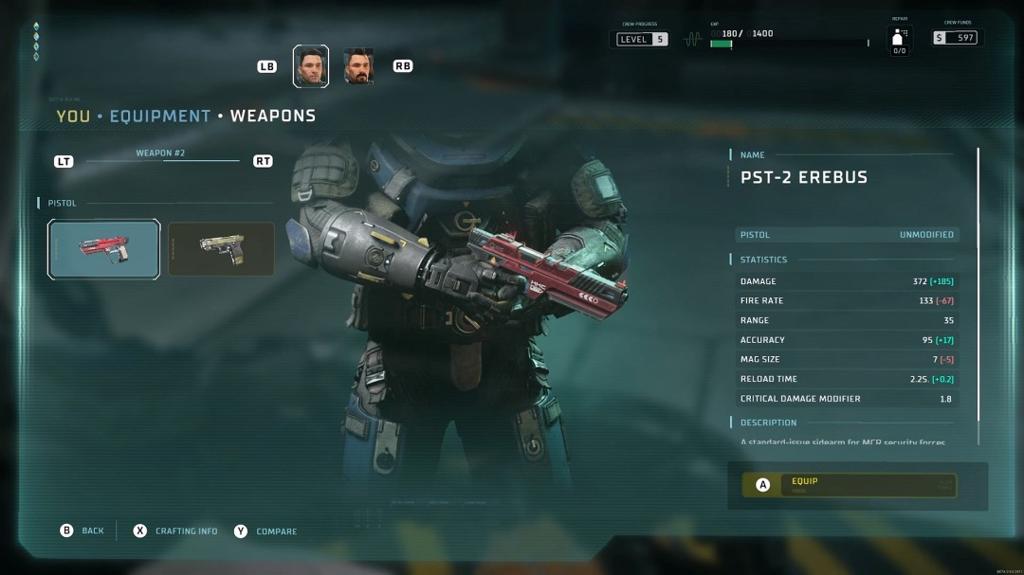Screen dimensions: 1024x575
Task: Return to the You breadcrumb section
Action: pyautogui.click(x=73, y=116)
